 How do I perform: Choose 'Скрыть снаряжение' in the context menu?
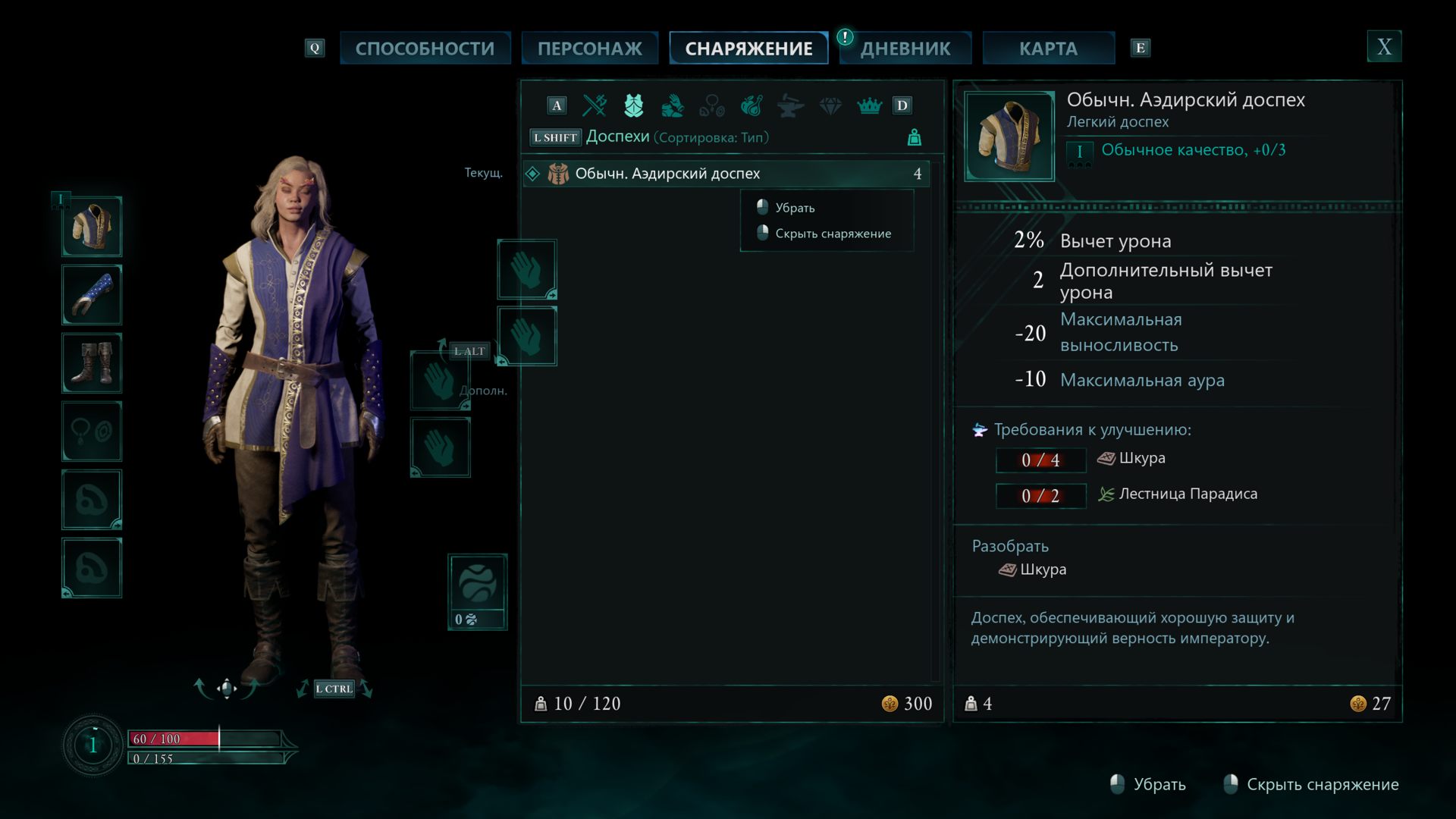[833, 234]
